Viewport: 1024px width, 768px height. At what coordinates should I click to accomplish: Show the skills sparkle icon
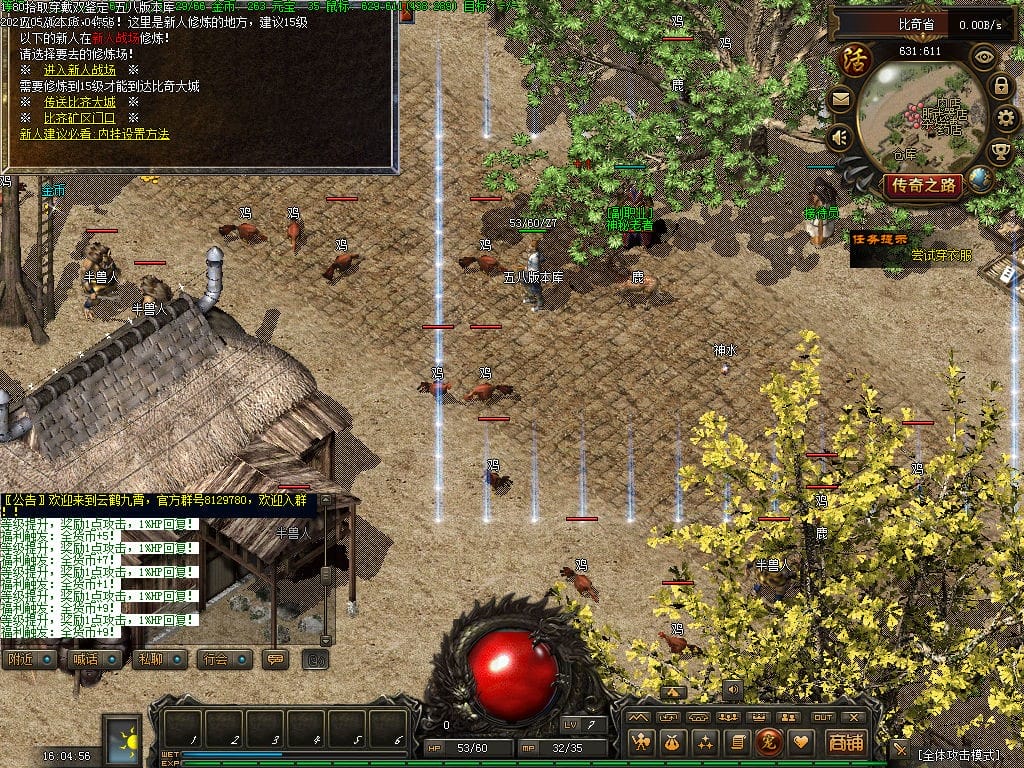click(x=706, y=742)
